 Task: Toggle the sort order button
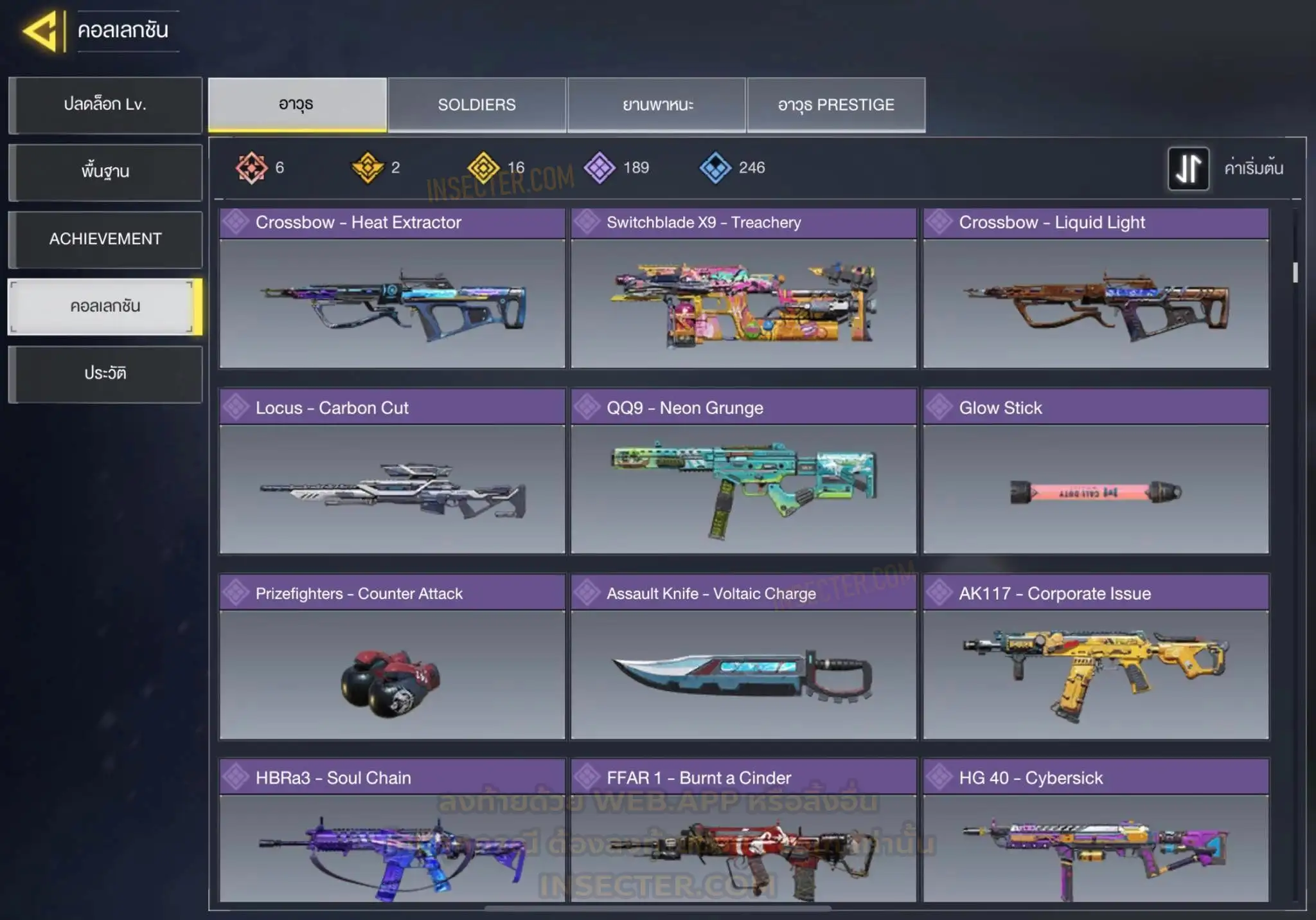point(1188,168)
